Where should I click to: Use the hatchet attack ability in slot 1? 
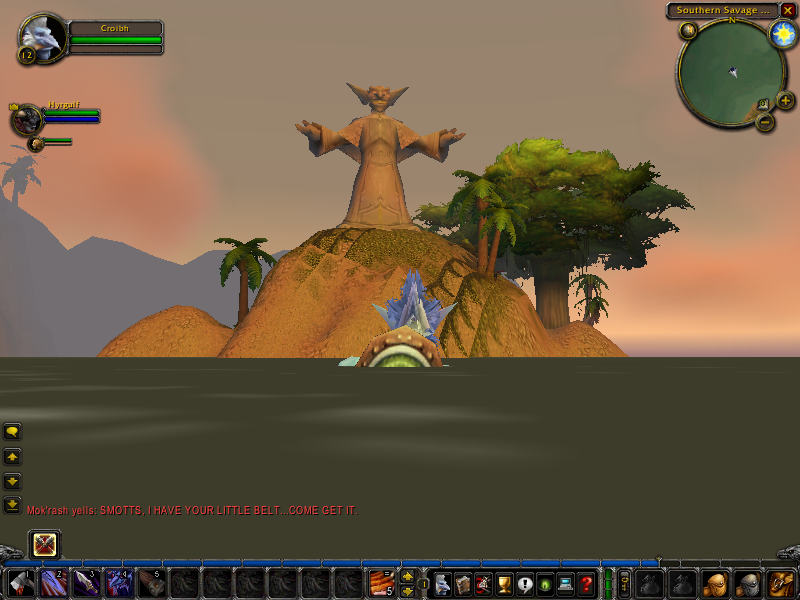pos(21,582)
